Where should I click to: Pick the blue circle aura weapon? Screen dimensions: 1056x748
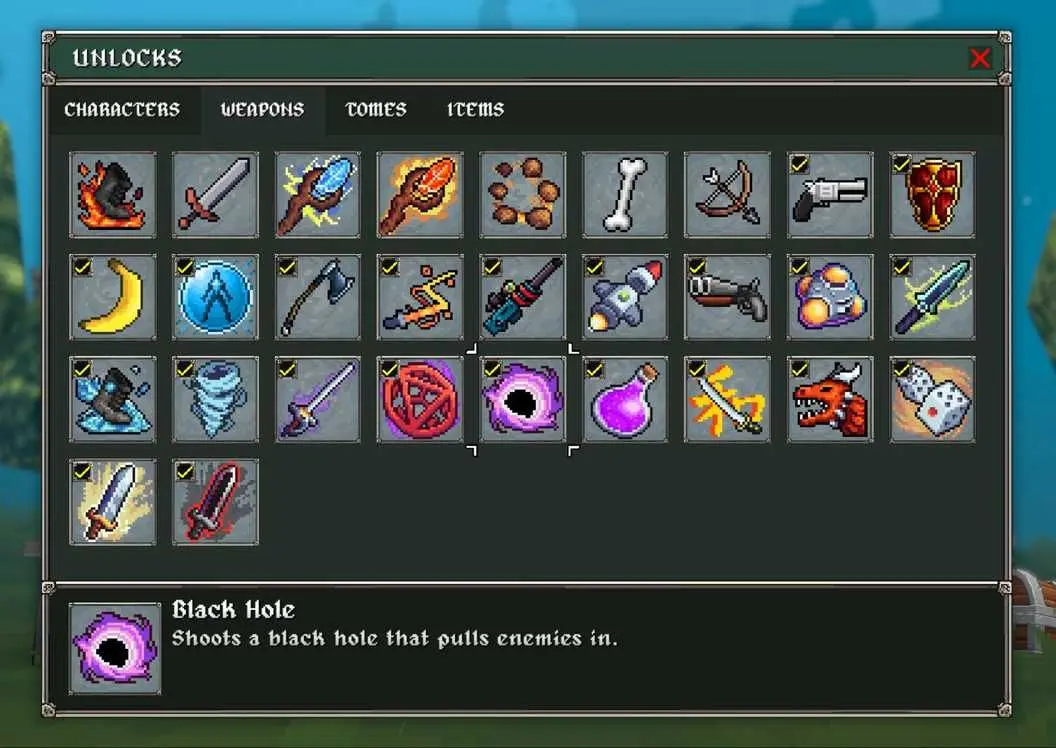coord(215,297)
